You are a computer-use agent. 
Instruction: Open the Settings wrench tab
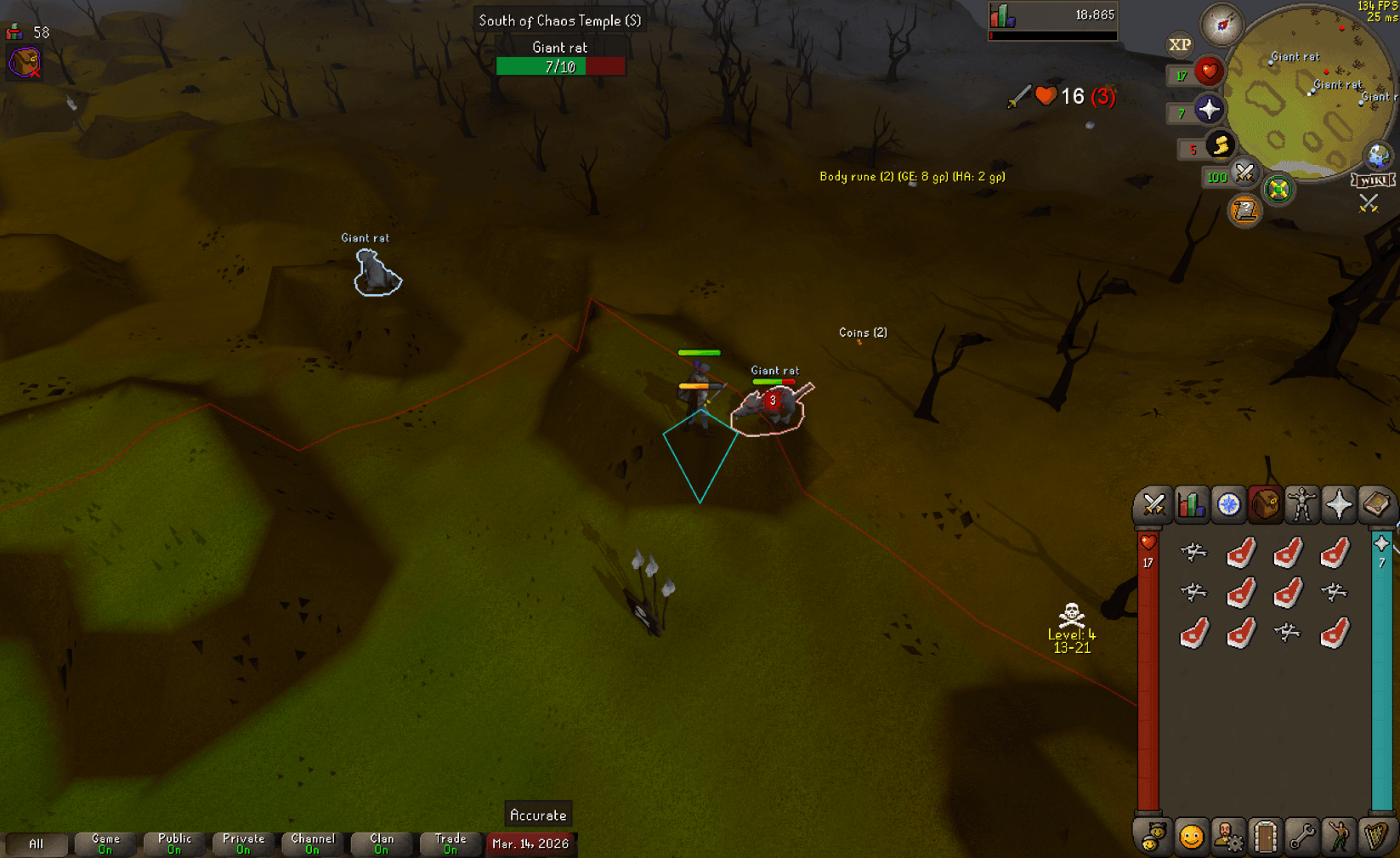coord(1301,837)
